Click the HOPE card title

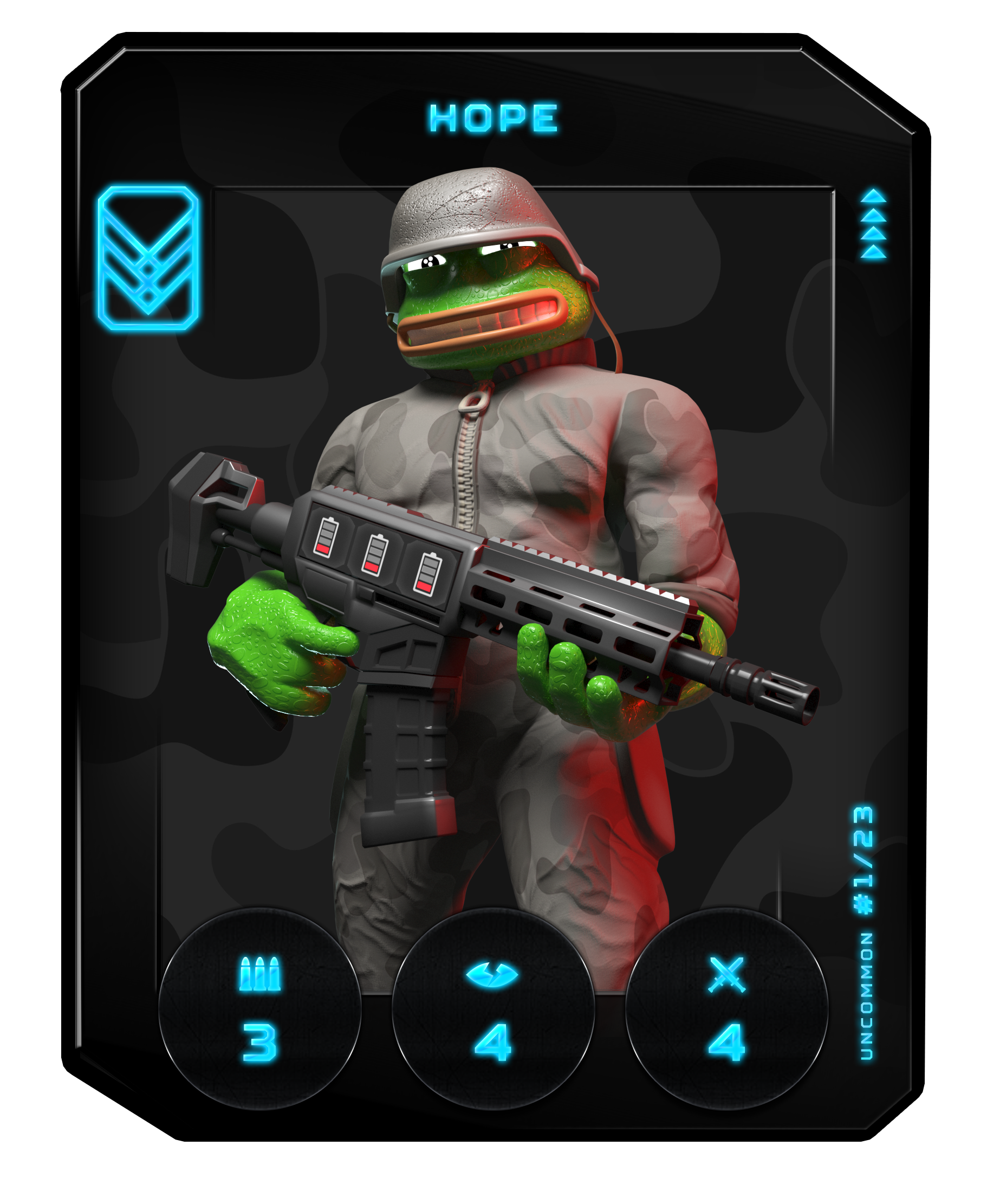click(x=493, y=118)
